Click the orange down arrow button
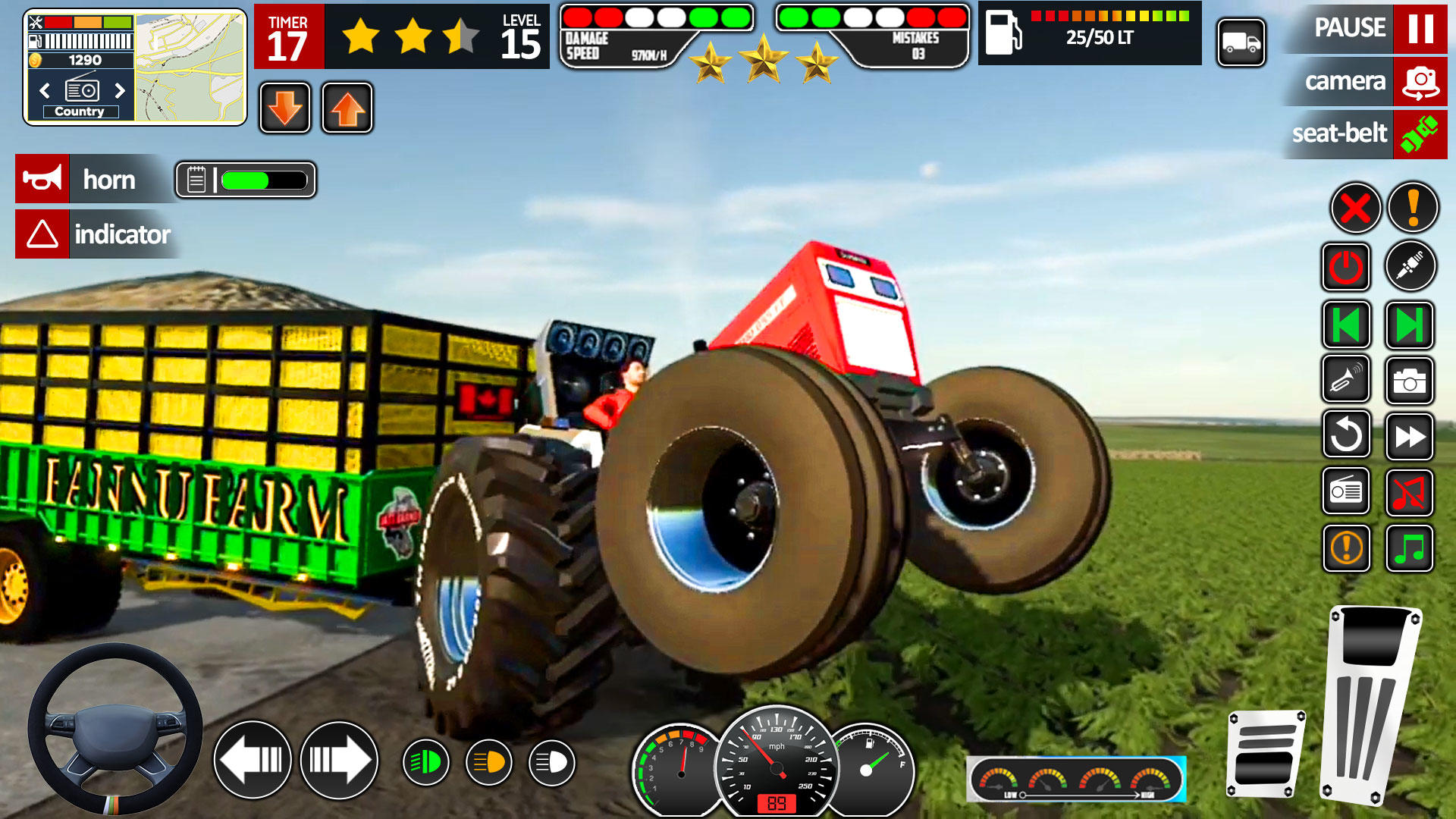 point(285,108)
